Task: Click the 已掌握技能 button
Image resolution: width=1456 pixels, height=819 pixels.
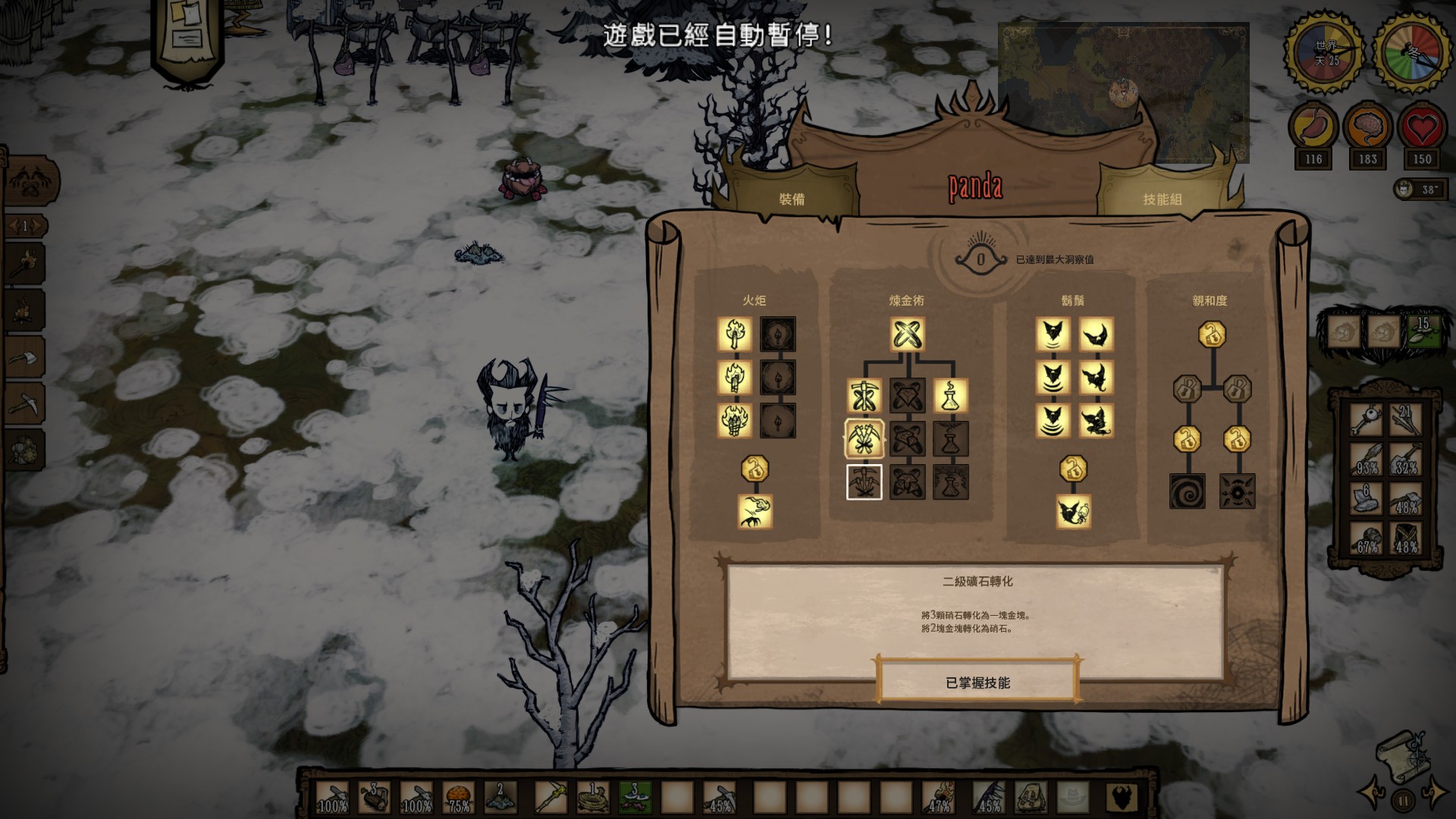Action: [x=977, y=682]
